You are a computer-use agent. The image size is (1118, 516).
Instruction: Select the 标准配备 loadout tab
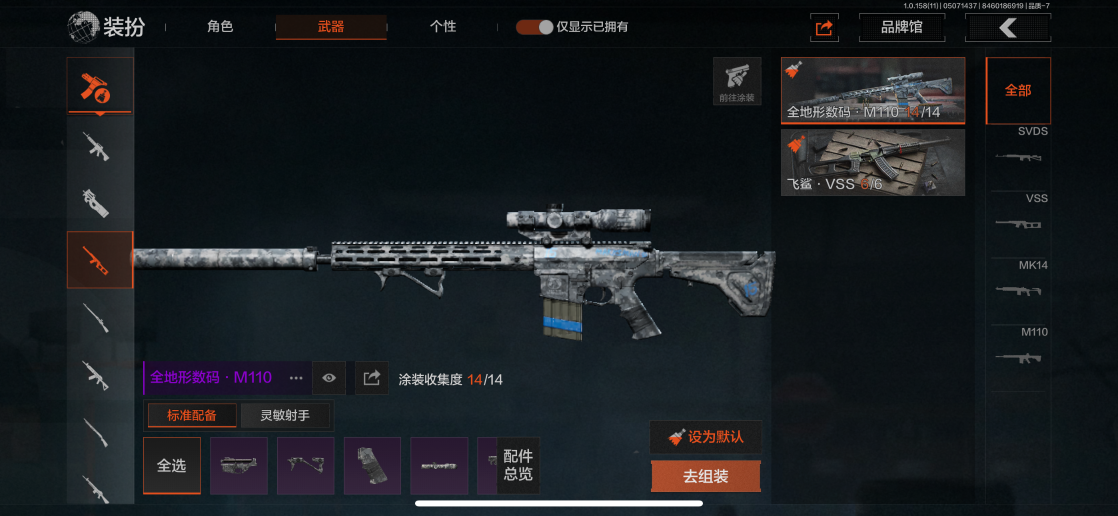click(191, 415)
